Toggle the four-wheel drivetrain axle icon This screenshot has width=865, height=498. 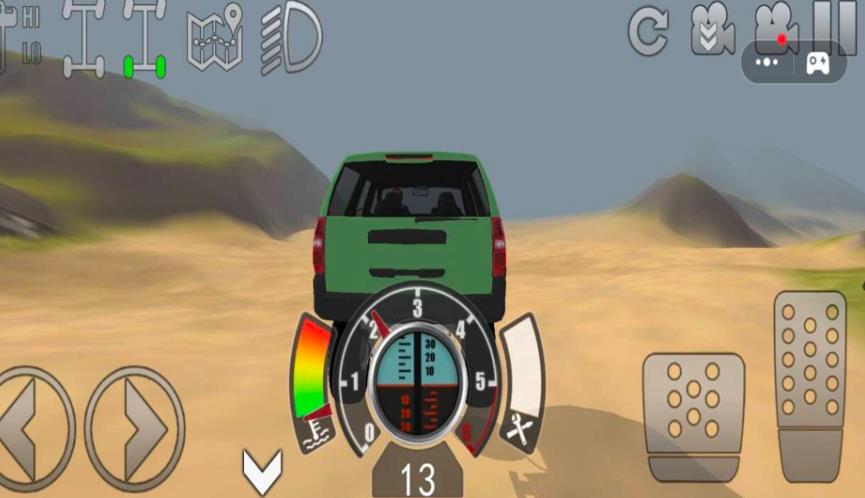[83, 40]
